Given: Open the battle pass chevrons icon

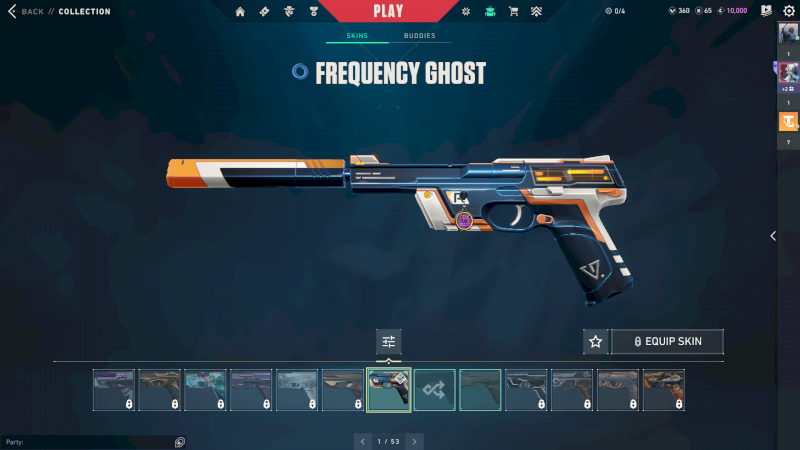Looking at the screenshot, I should tap(537, 12).
